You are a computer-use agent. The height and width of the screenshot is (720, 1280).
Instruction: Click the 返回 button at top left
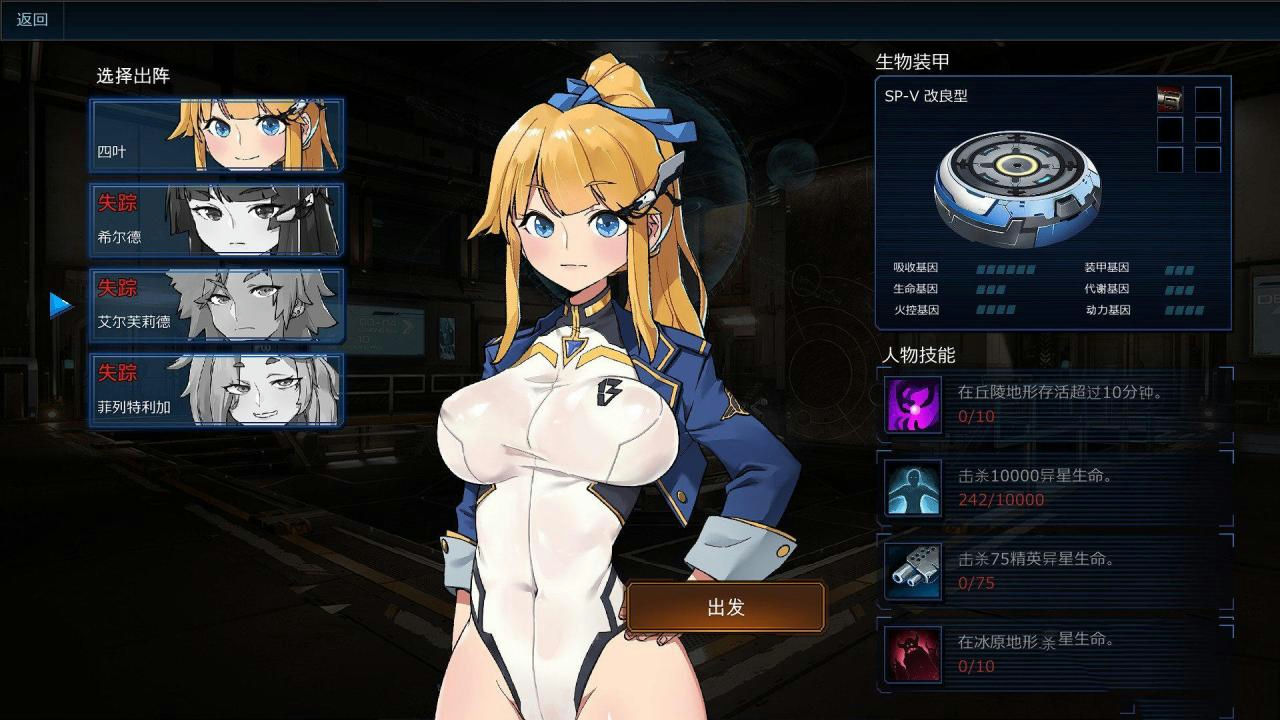(31, 18)
